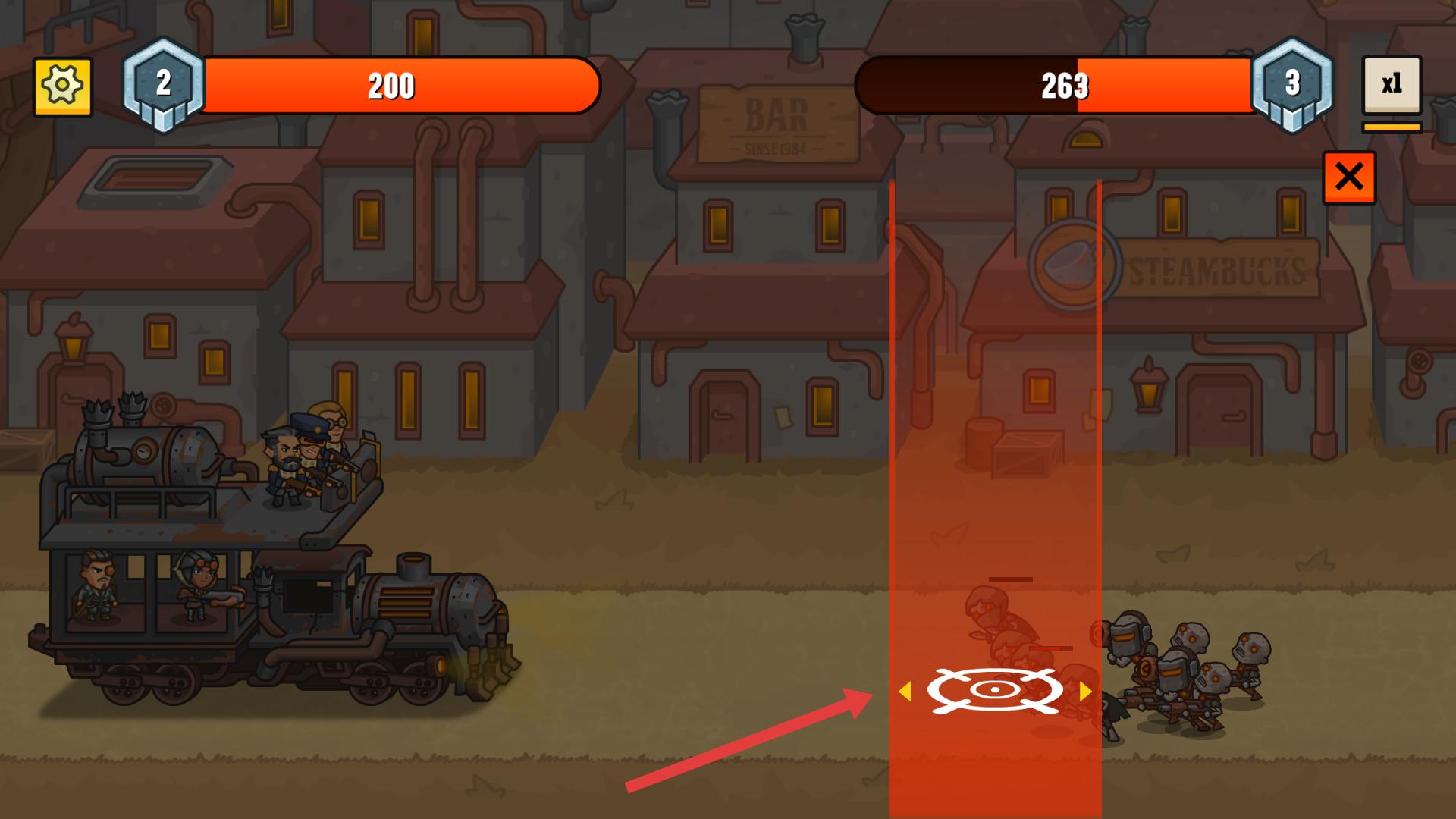The height and width of the screenshot is (819, 1456).
Task: Toggle the x1 game speed button
Action: point(1391,85)
